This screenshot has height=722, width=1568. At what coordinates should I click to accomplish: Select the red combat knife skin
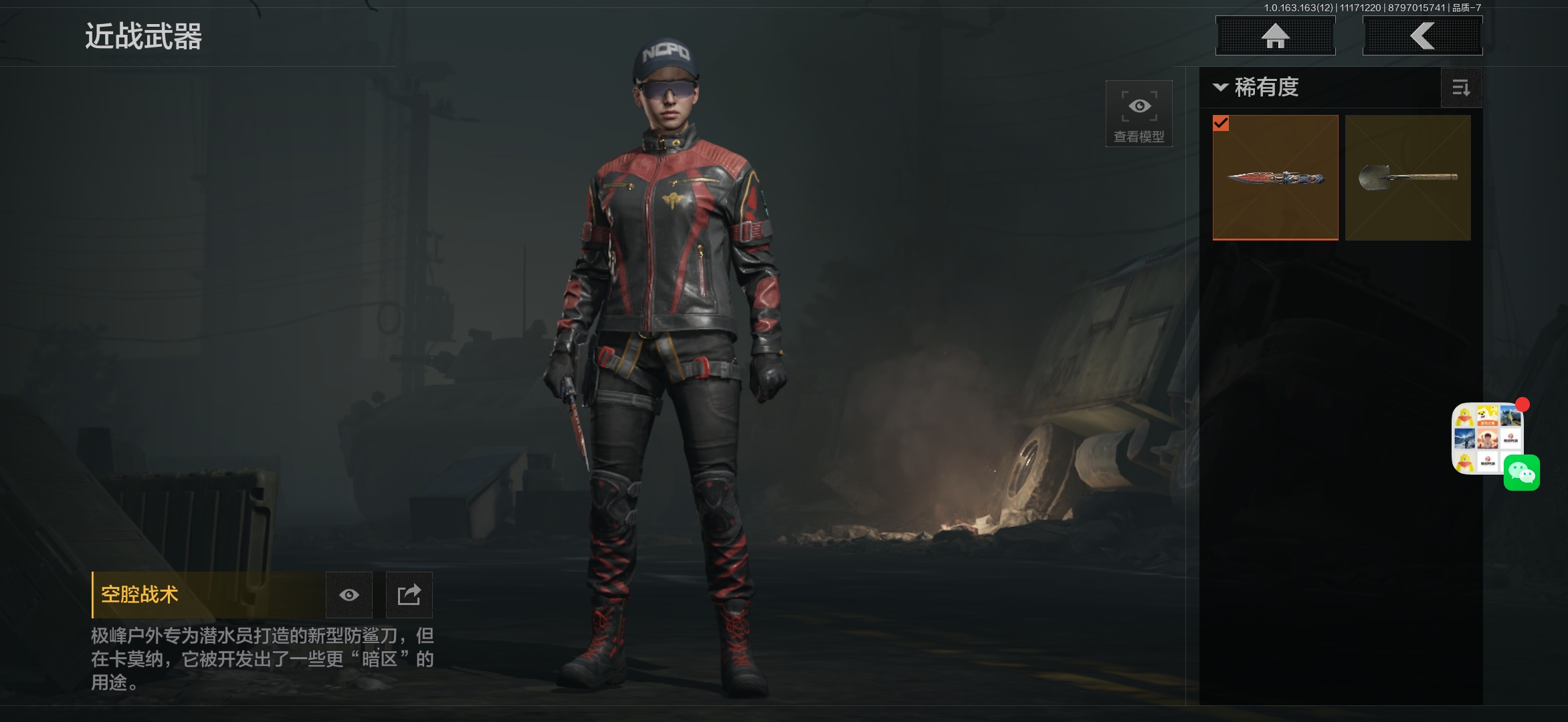pyautogui.click(x=1275, y=178)
